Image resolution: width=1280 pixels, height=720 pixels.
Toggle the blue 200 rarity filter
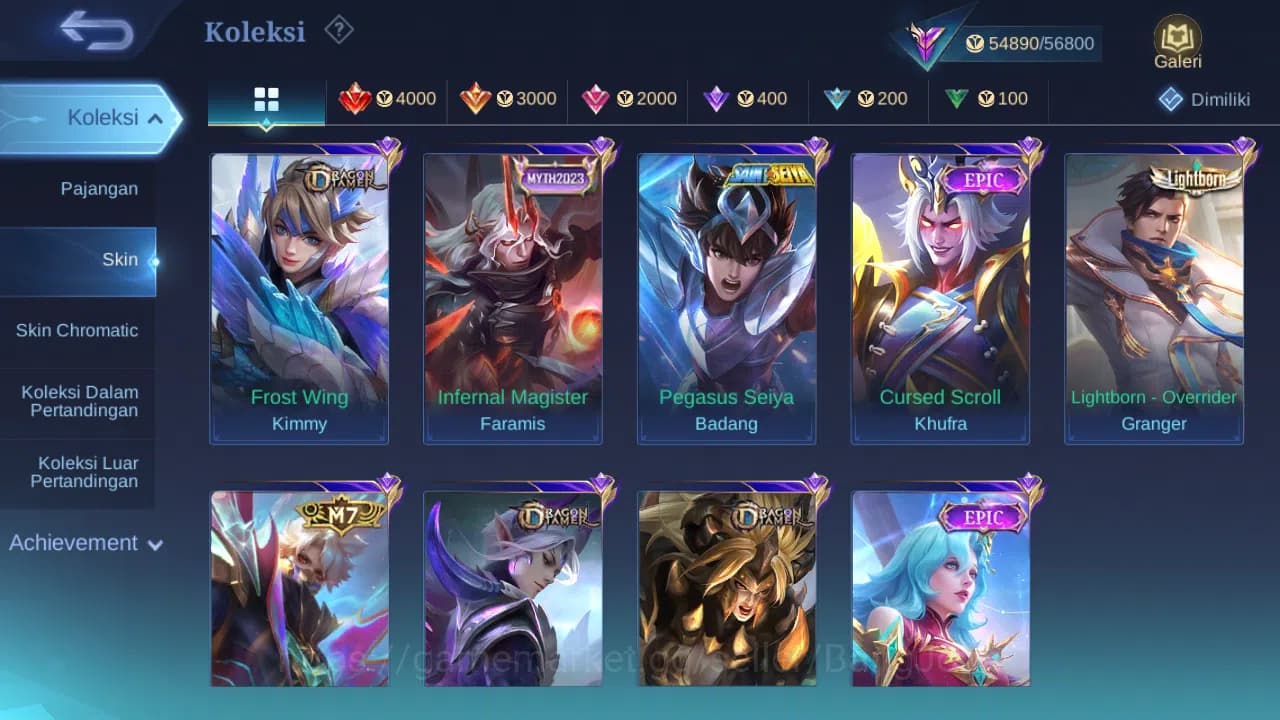coord(868,99)
